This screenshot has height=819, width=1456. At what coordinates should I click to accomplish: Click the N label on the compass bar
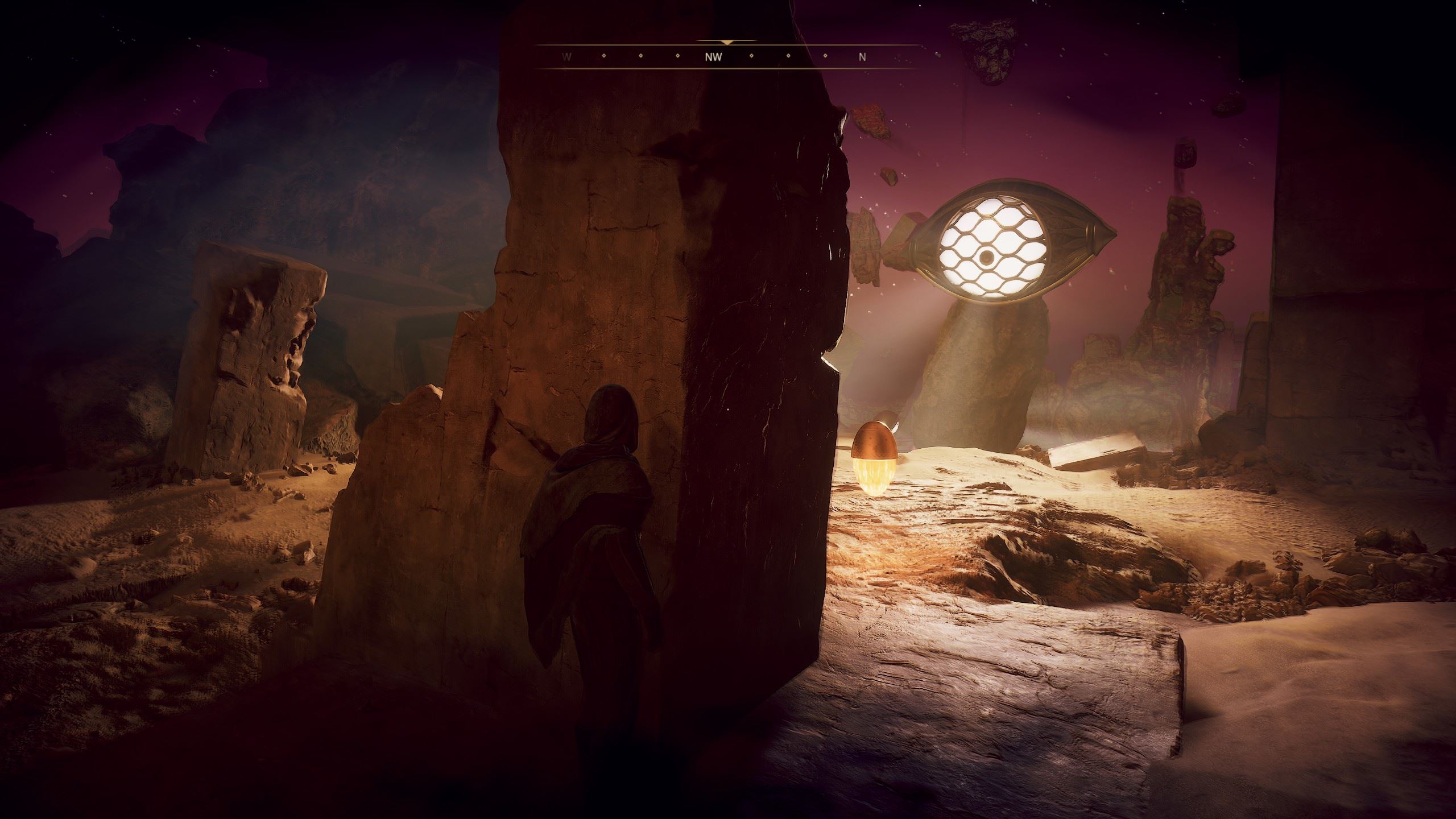862,57
